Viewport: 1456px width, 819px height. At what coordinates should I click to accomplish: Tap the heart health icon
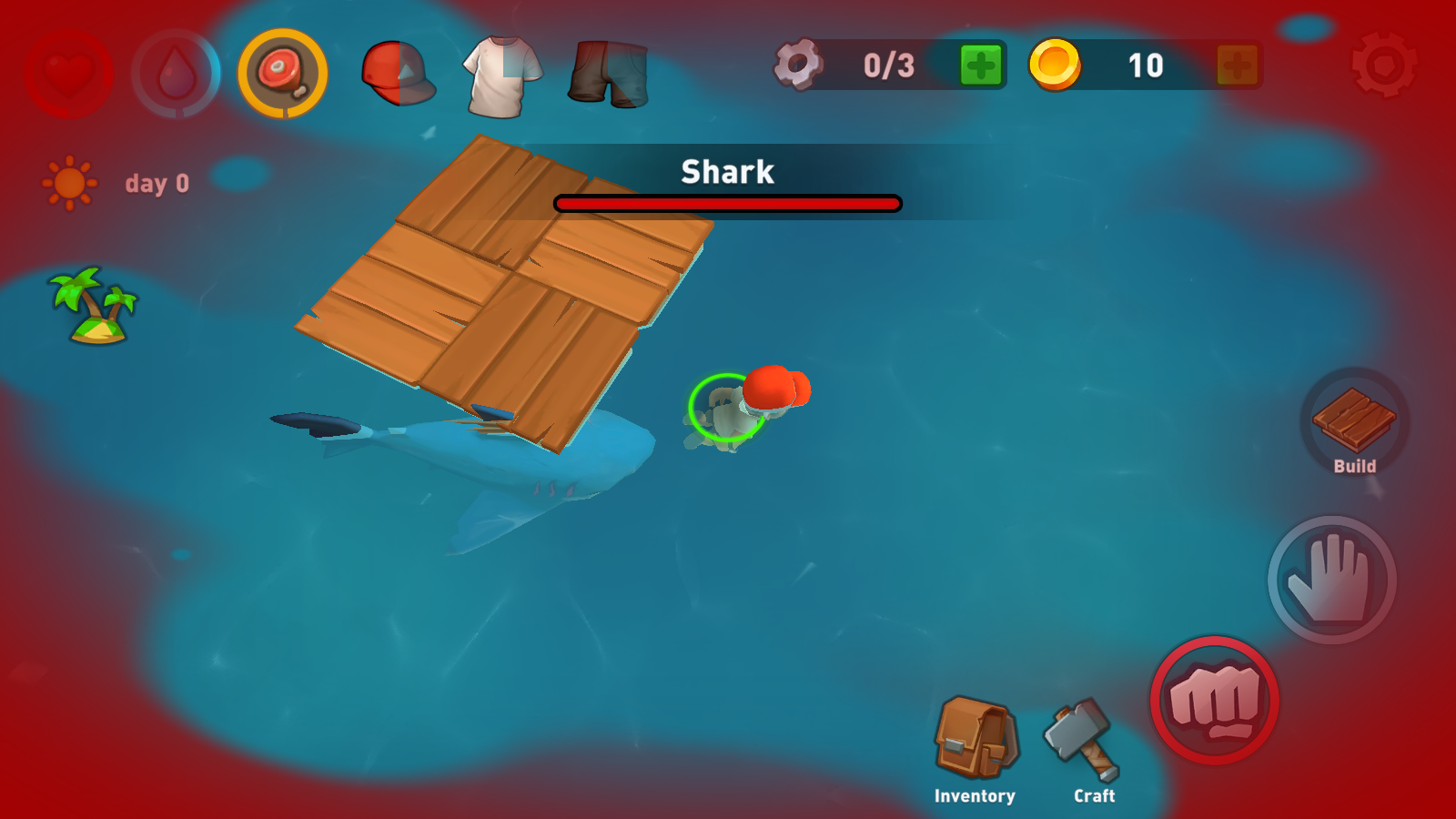69,73
